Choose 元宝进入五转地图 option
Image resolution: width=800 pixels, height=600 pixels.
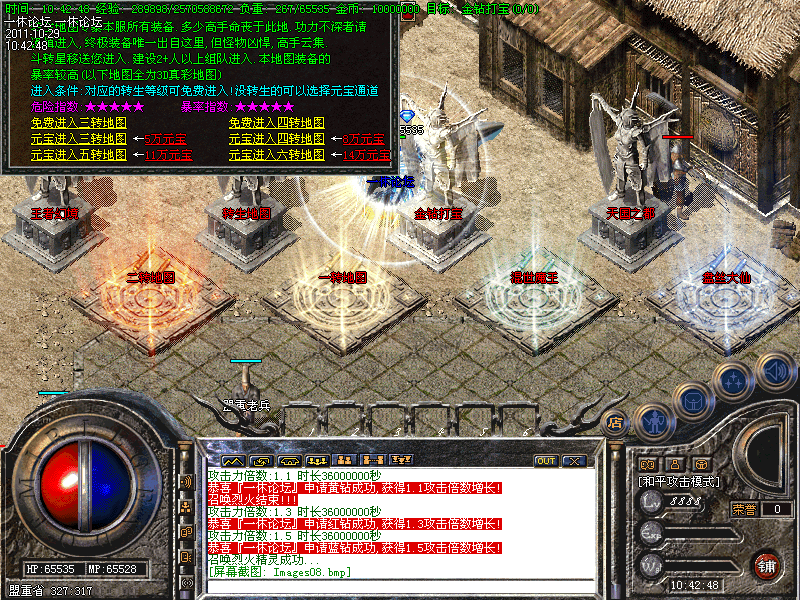(x=79, y=155)
